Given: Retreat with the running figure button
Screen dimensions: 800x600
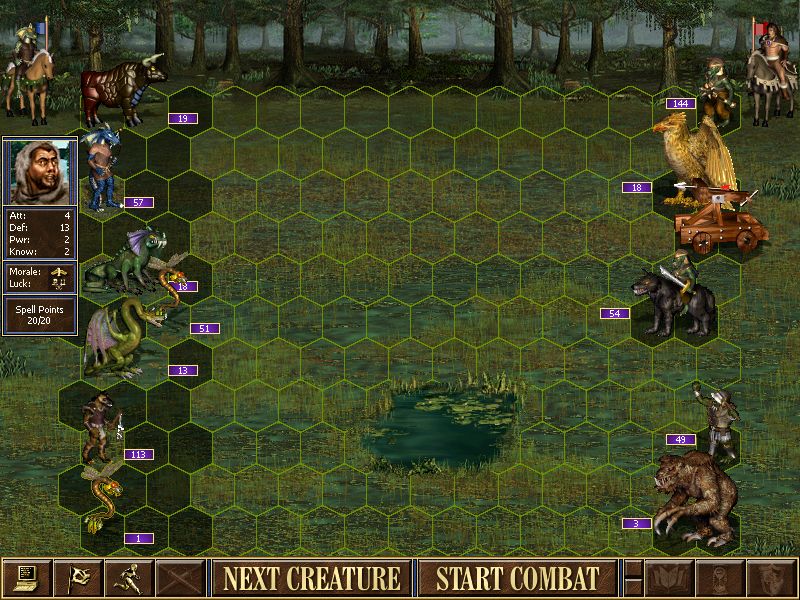Looking at the screenshot, I should point(130,578).
